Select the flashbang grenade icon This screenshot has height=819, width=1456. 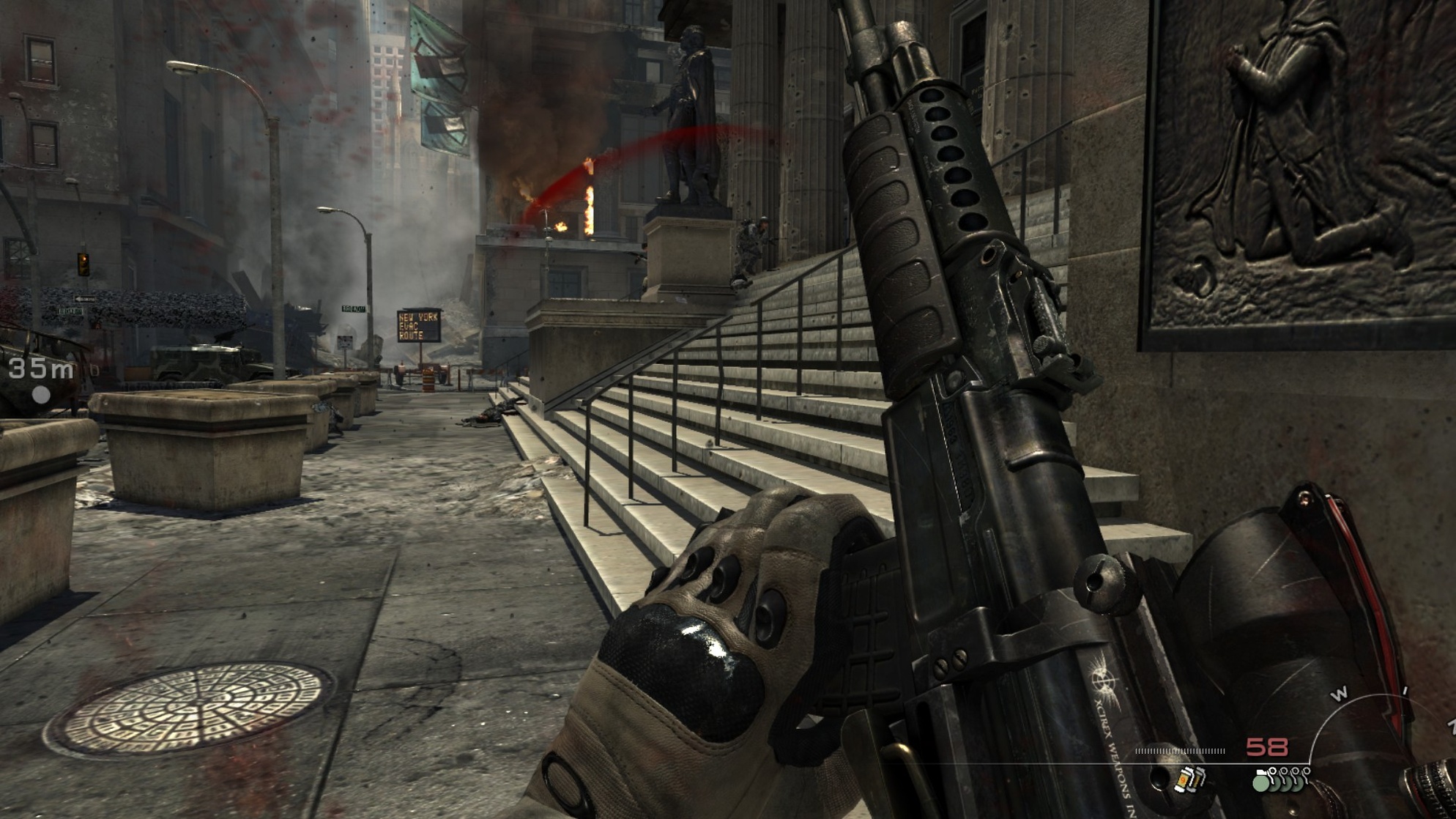click(1188, 779)
